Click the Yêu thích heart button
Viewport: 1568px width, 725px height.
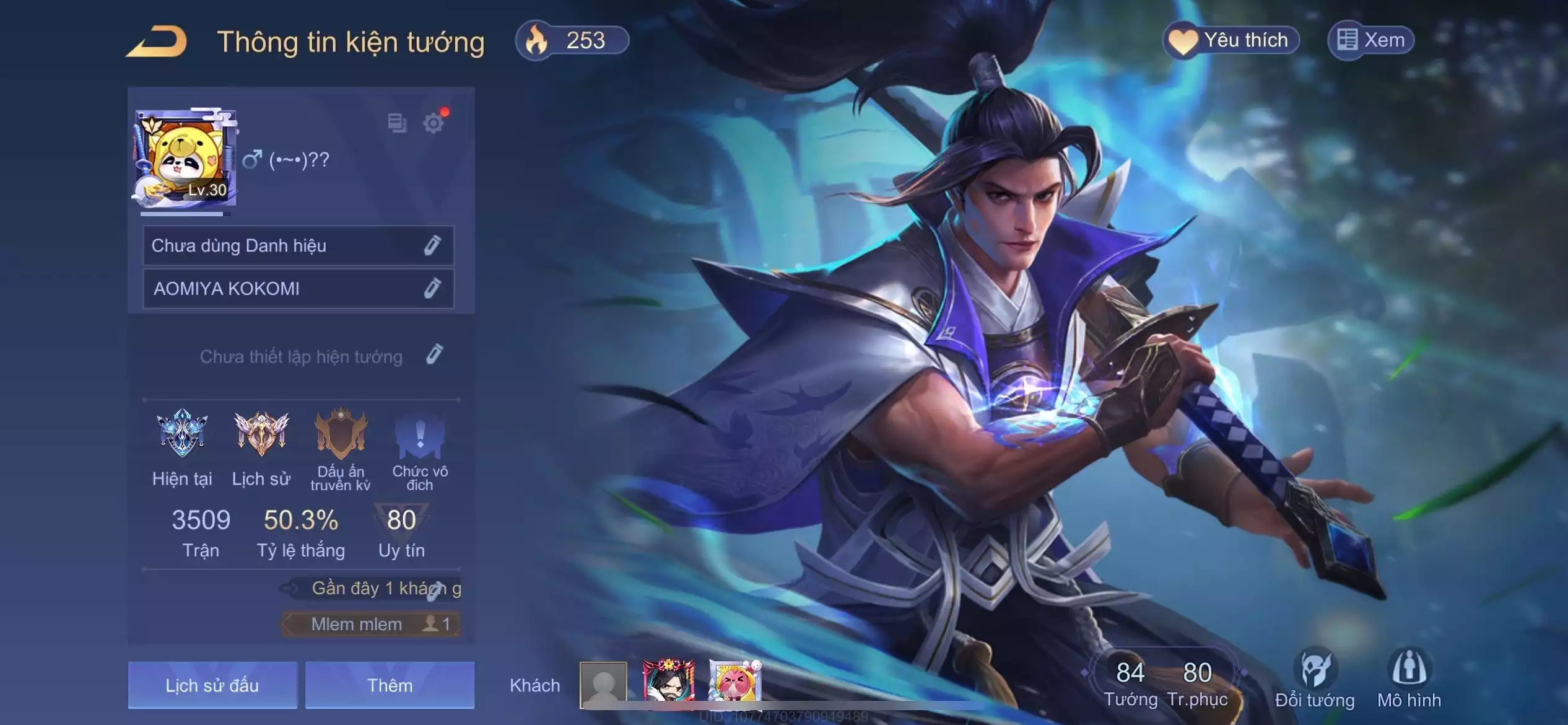tap(1230, 41)
